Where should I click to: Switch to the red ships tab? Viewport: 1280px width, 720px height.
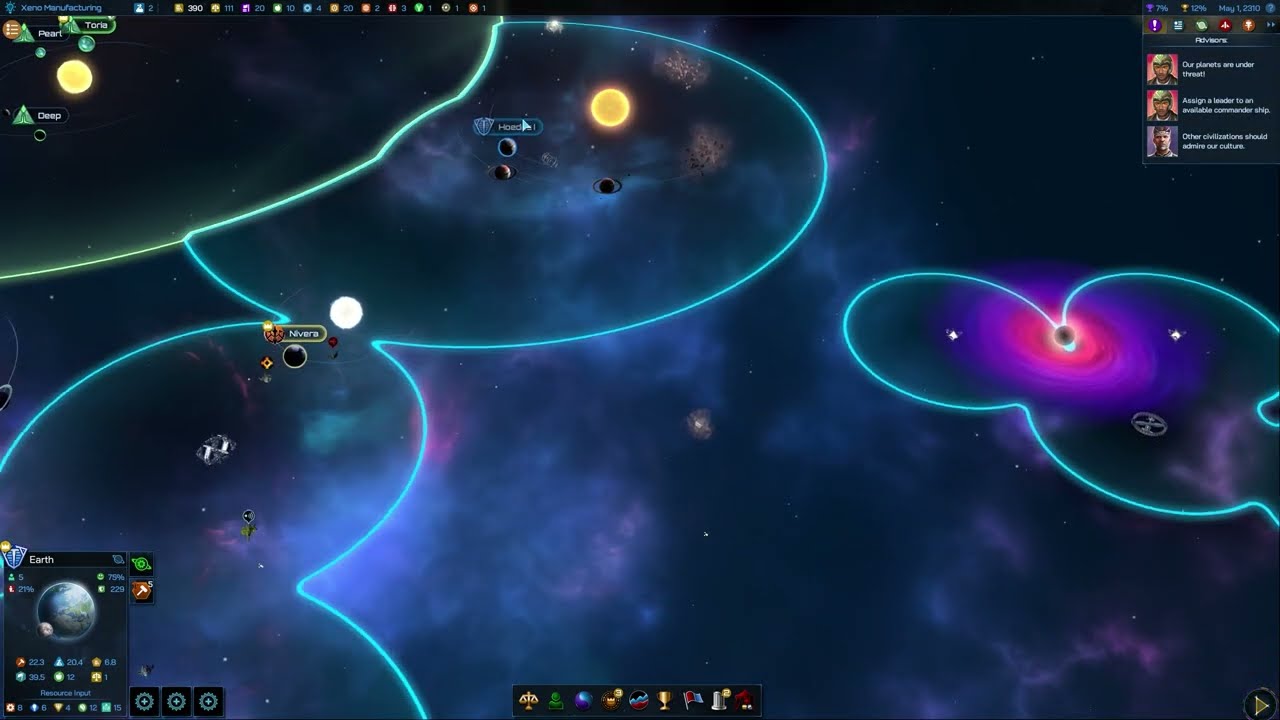(x=1225, y=25)
